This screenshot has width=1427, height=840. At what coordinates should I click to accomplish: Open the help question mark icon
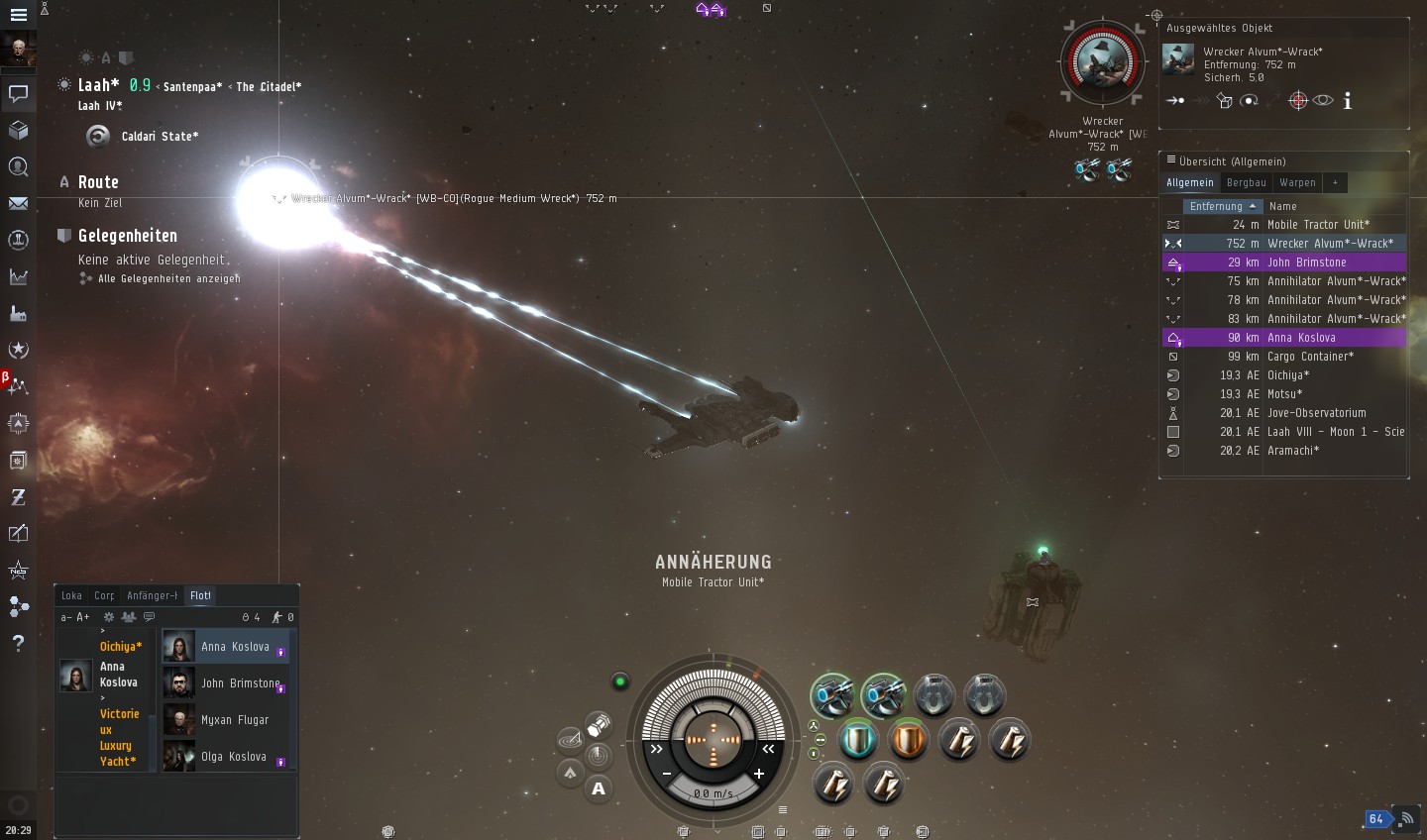click(18, 643)
